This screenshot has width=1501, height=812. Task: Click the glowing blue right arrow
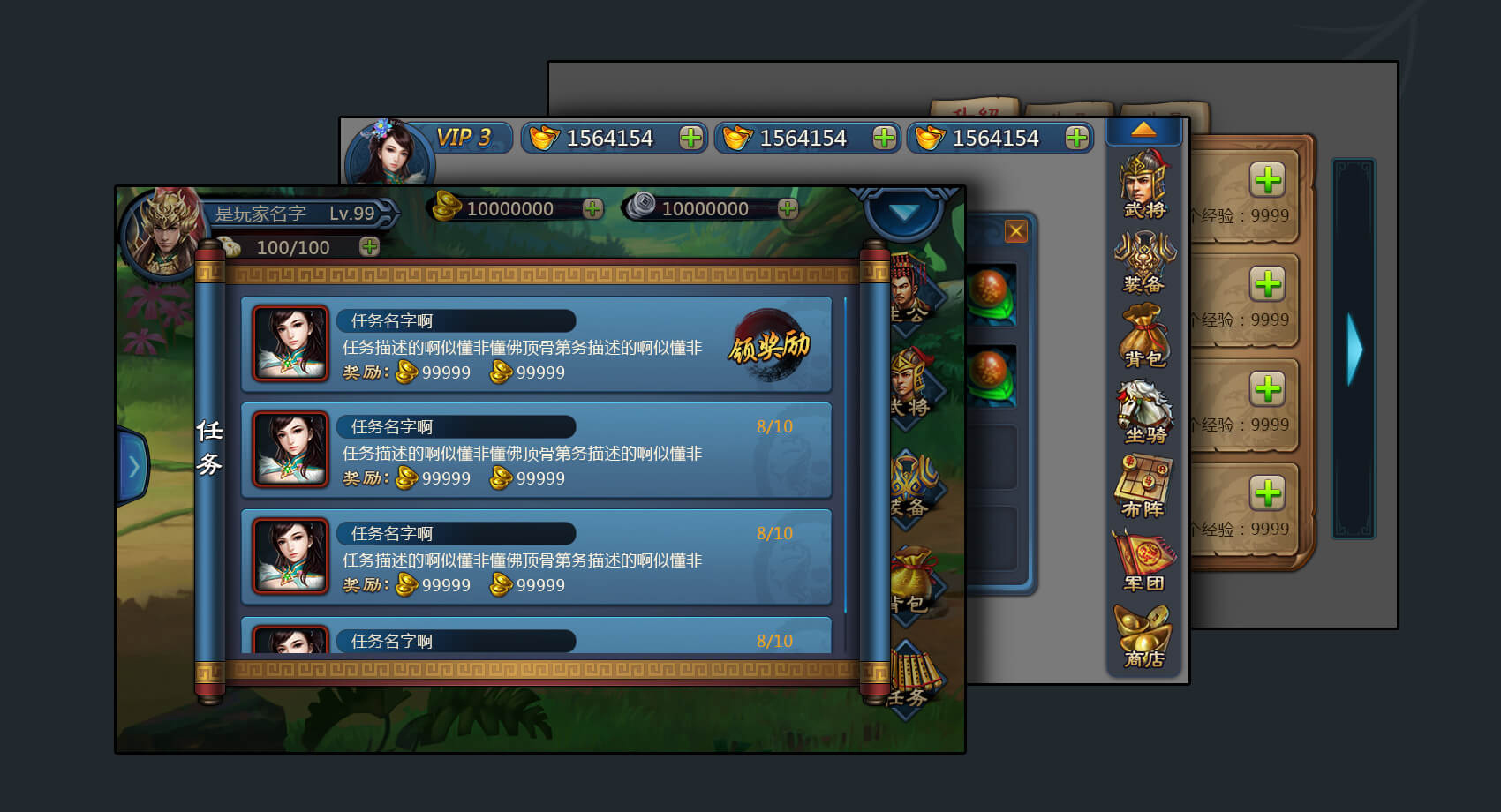click(x=1354, y=350)
